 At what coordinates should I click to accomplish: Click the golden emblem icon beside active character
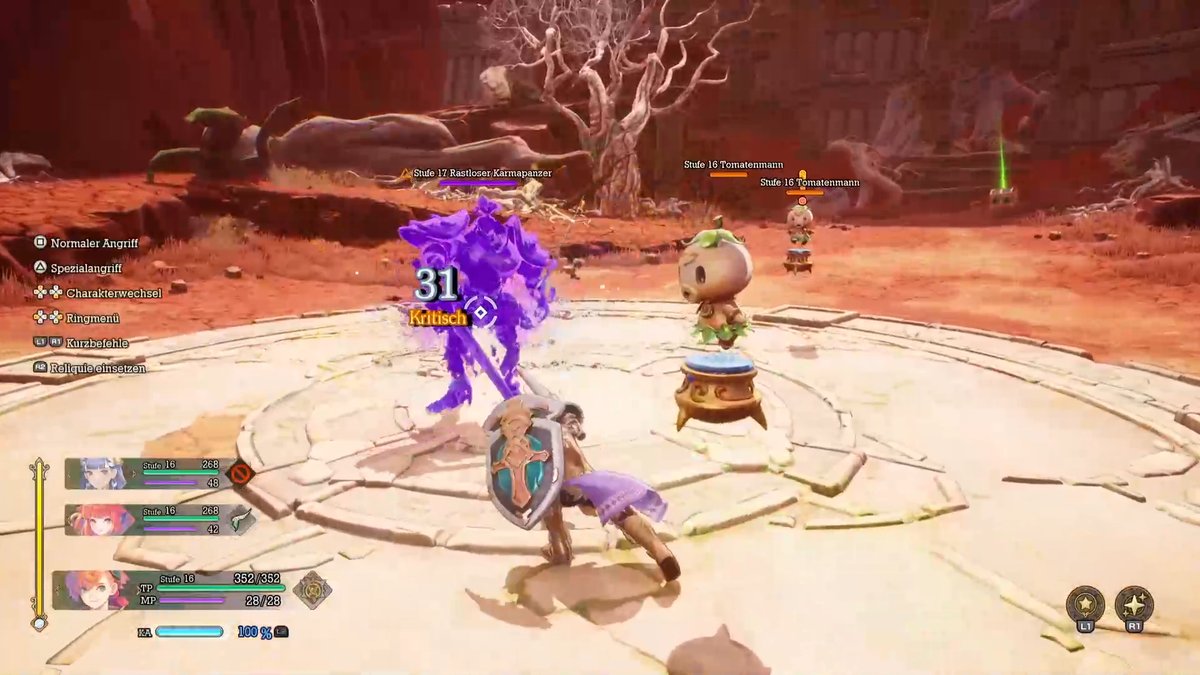point(312,590)
